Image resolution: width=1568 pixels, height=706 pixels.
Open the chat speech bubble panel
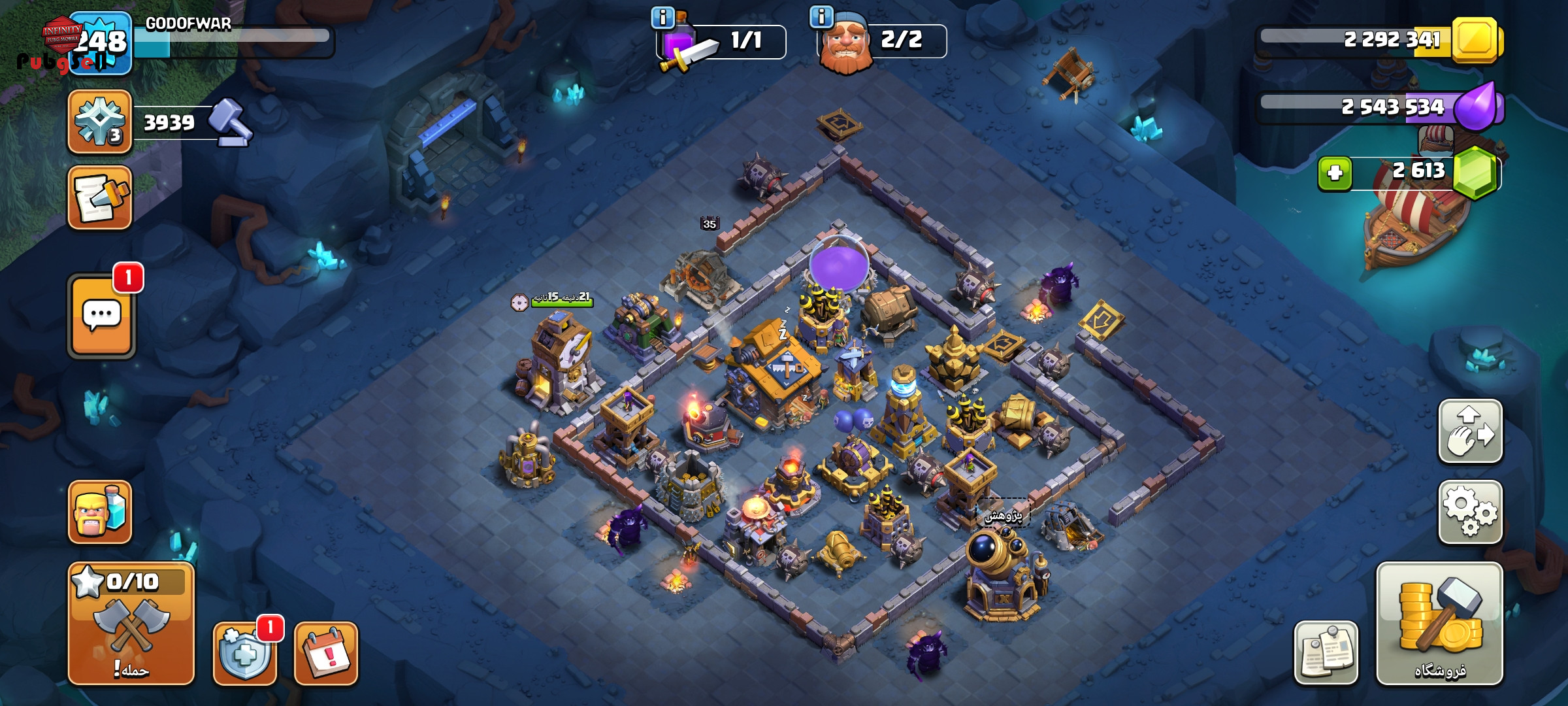tap(101, 316)
